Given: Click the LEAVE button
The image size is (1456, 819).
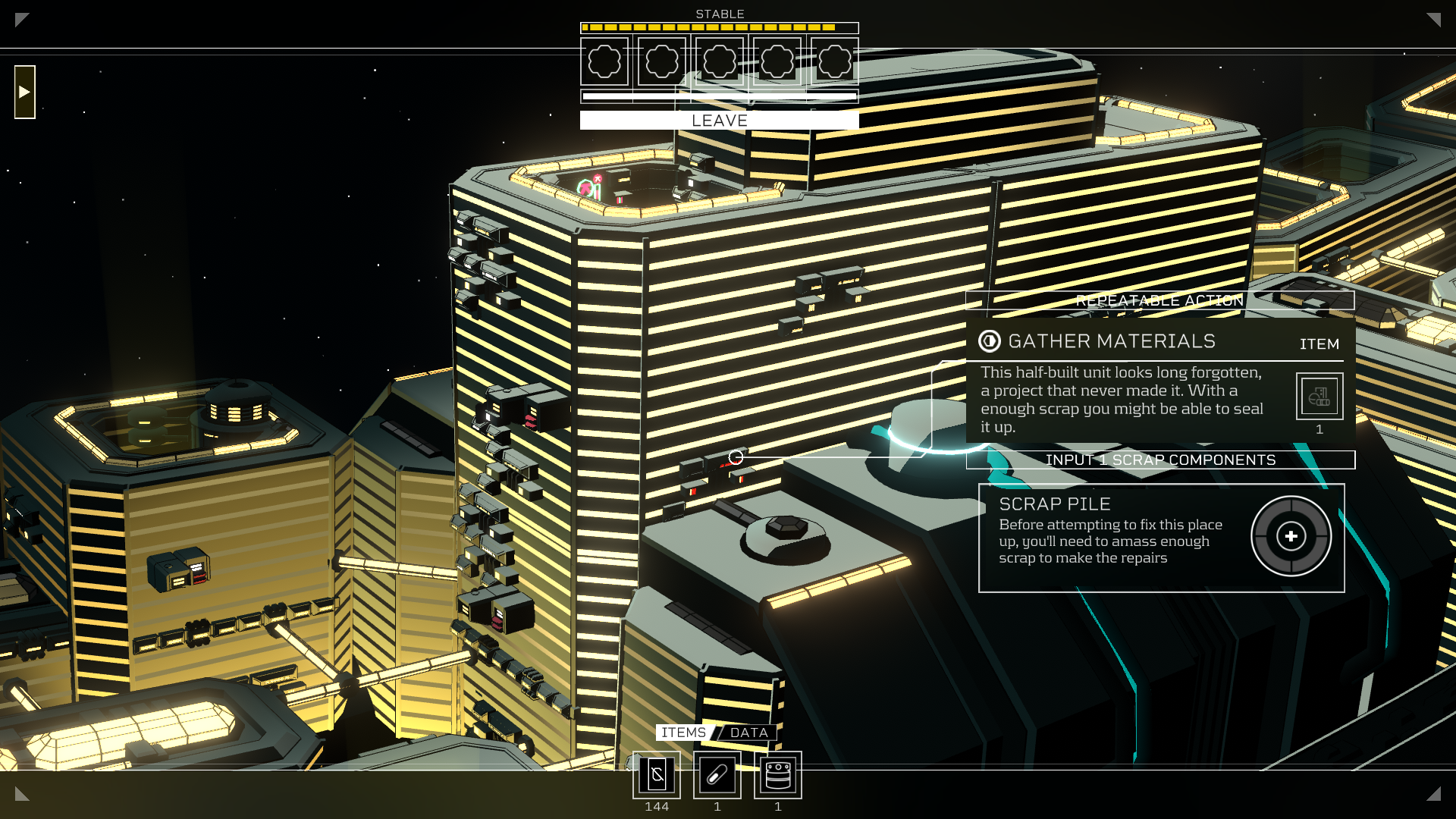Looking at the screenshot, I should (719, 121).
